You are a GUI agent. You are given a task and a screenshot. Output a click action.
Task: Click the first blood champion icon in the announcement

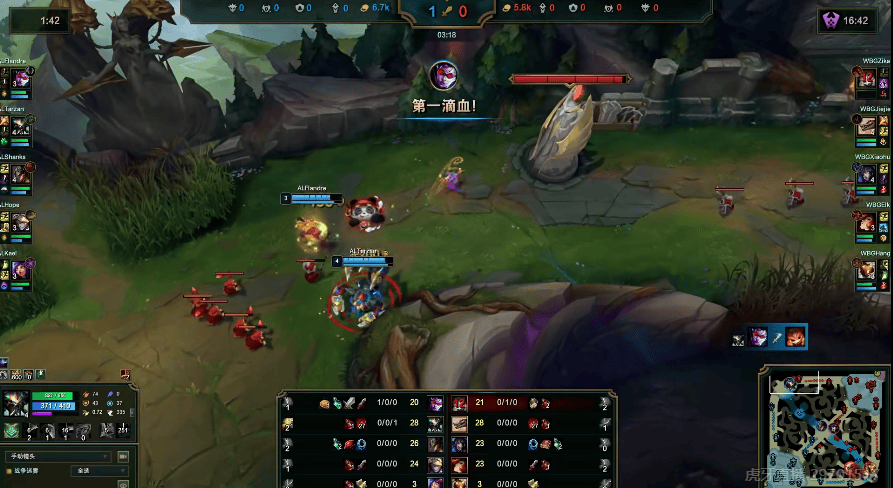coord(445,75)
